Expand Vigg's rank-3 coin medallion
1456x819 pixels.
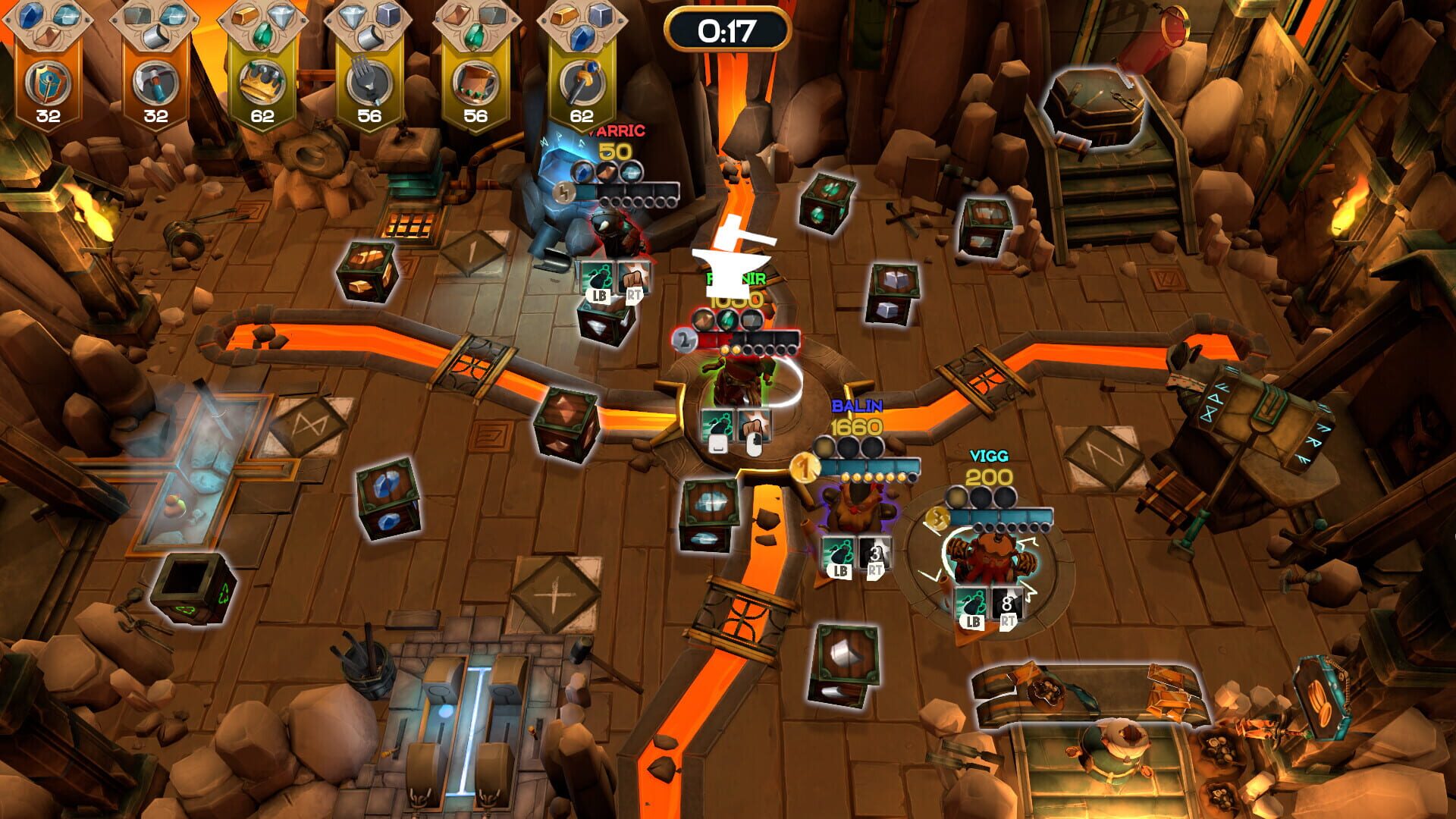[938, 518]
